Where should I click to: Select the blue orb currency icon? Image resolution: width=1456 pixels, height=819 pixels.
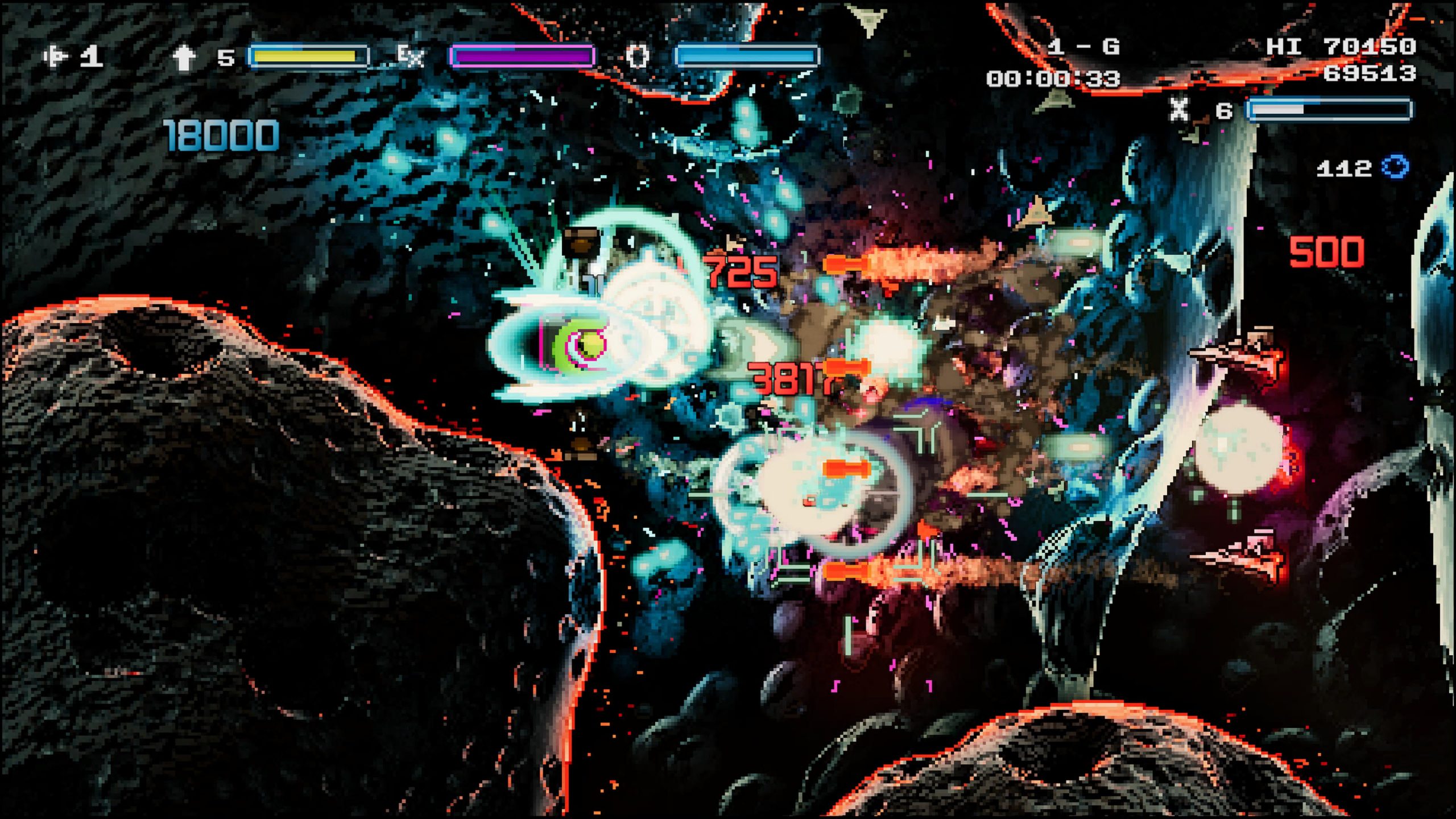(1396, 167)
